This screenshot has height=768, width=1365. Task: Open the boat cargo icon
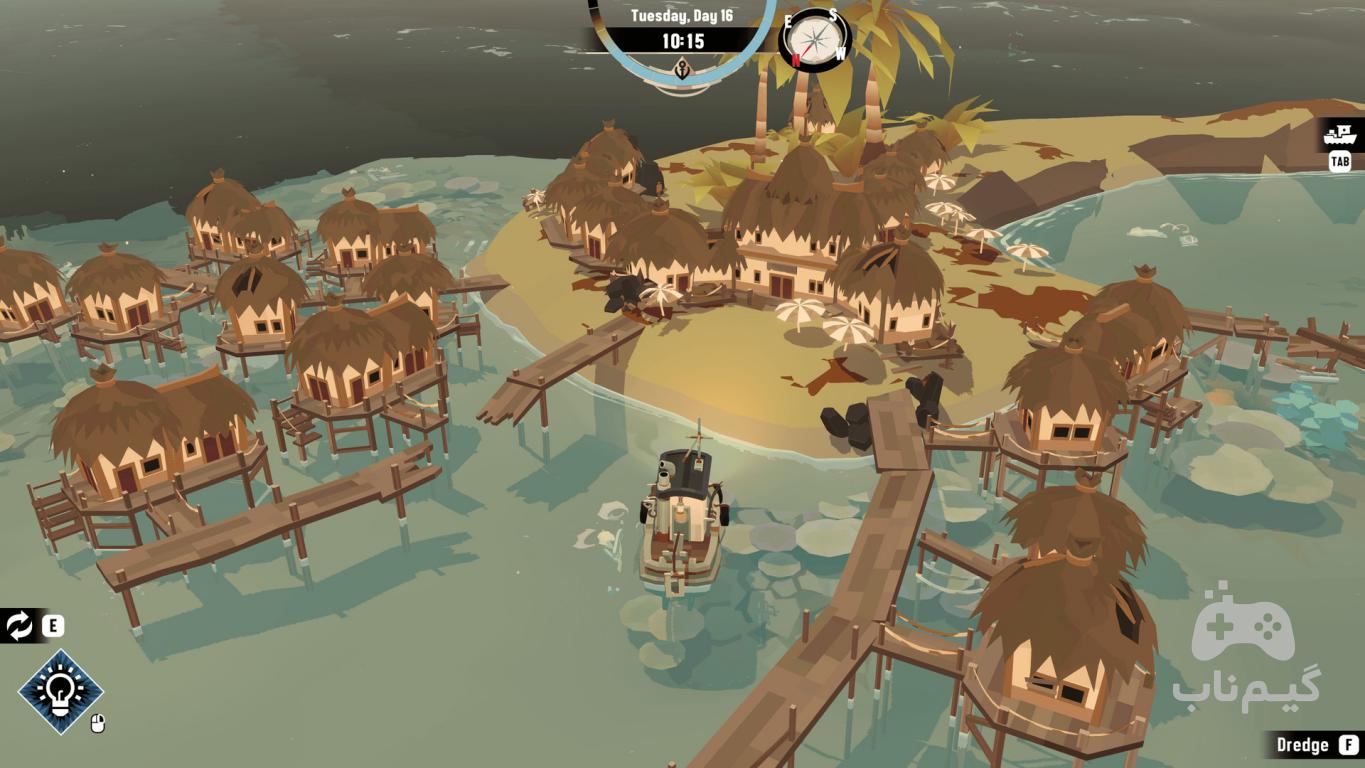click(1339, 134)
